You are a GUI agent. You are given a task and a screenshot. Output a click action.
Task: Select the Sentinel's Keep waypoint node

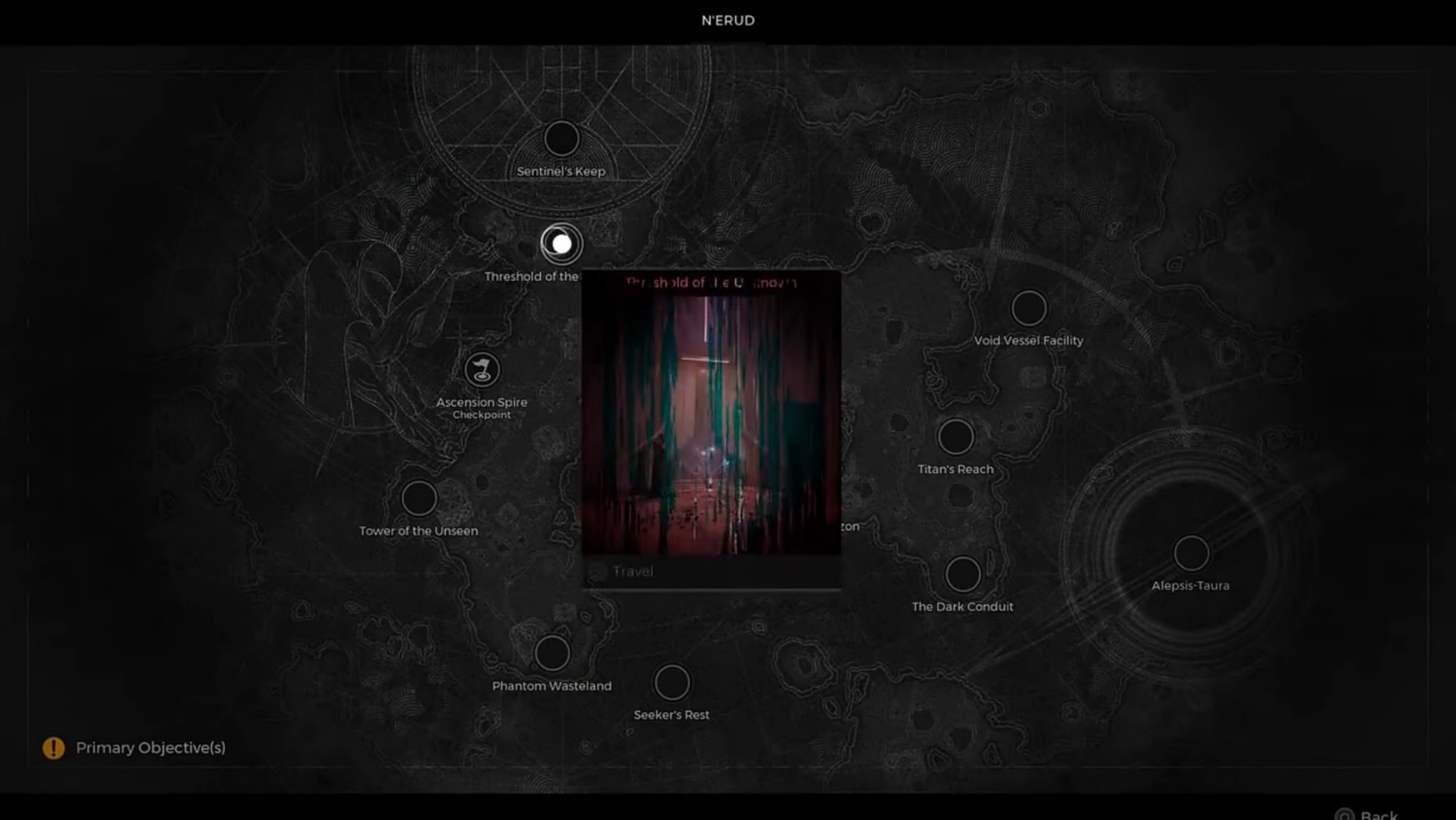pyautogui.click(x=561, y=138)
